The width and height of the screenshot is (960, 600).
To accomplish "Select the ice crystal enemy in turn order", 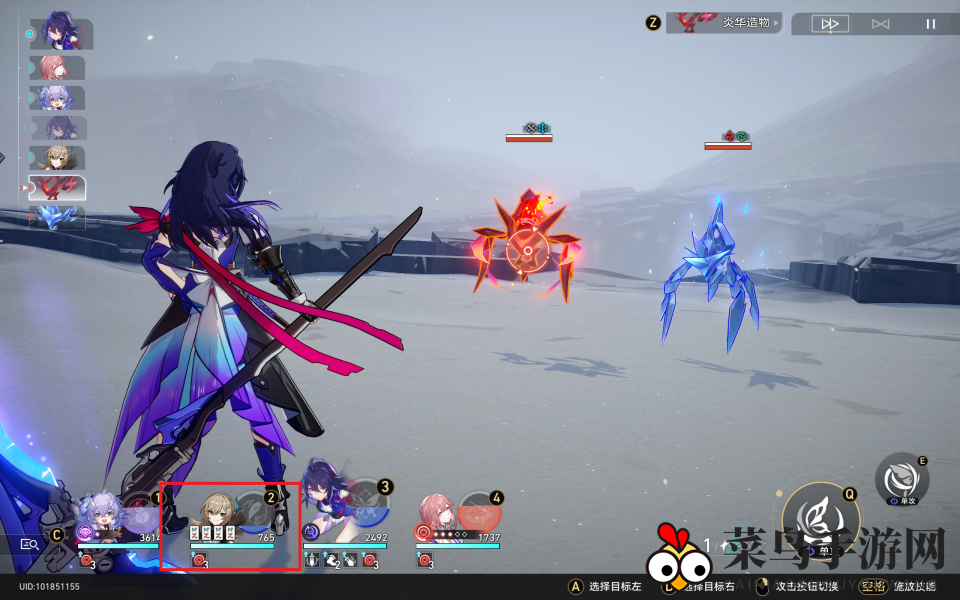I will (57, 218).
